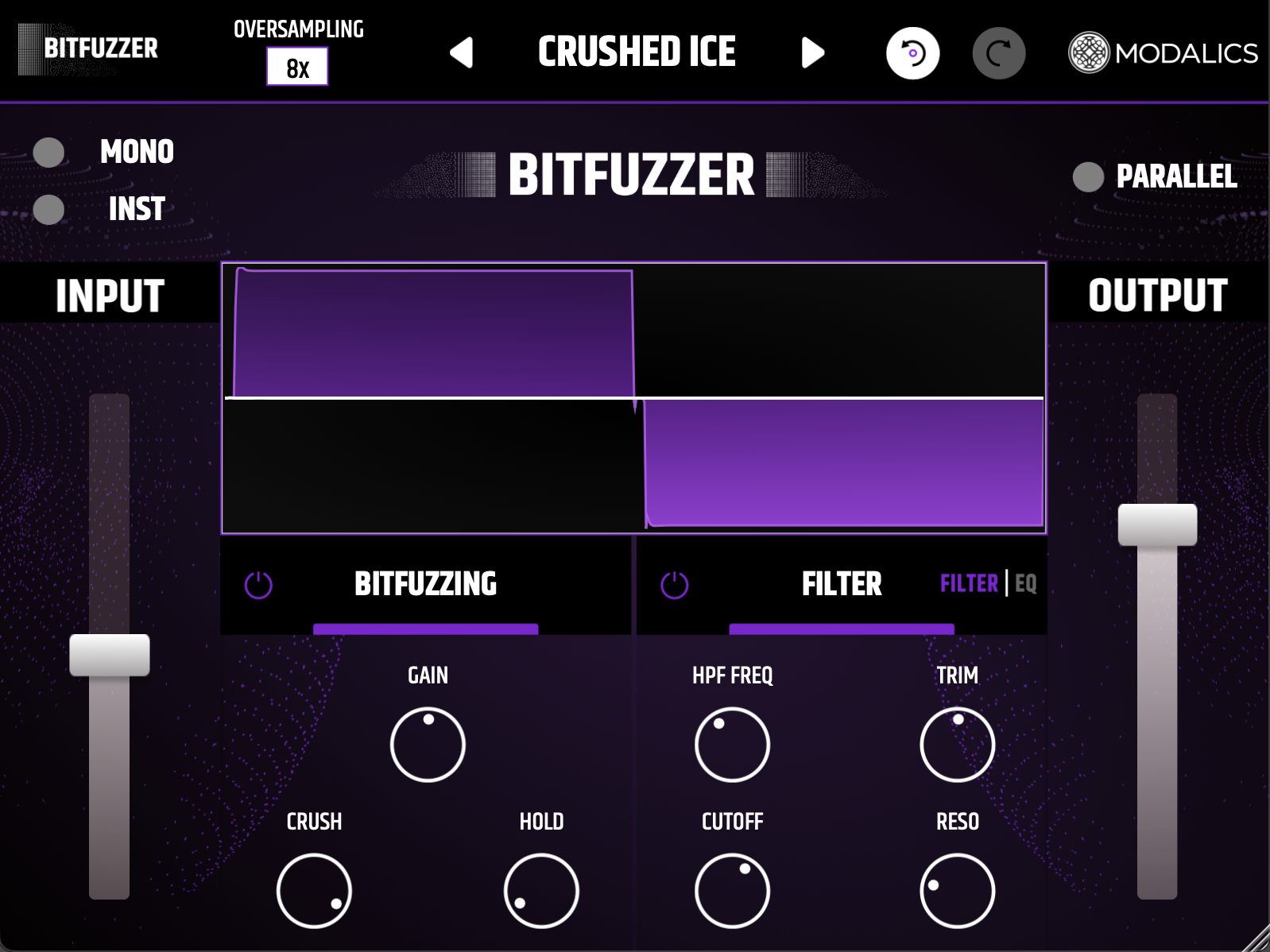The height and width of the screenshot is (952, 1270).
Task: Select the FILTER tab
Action: [968, 584]
